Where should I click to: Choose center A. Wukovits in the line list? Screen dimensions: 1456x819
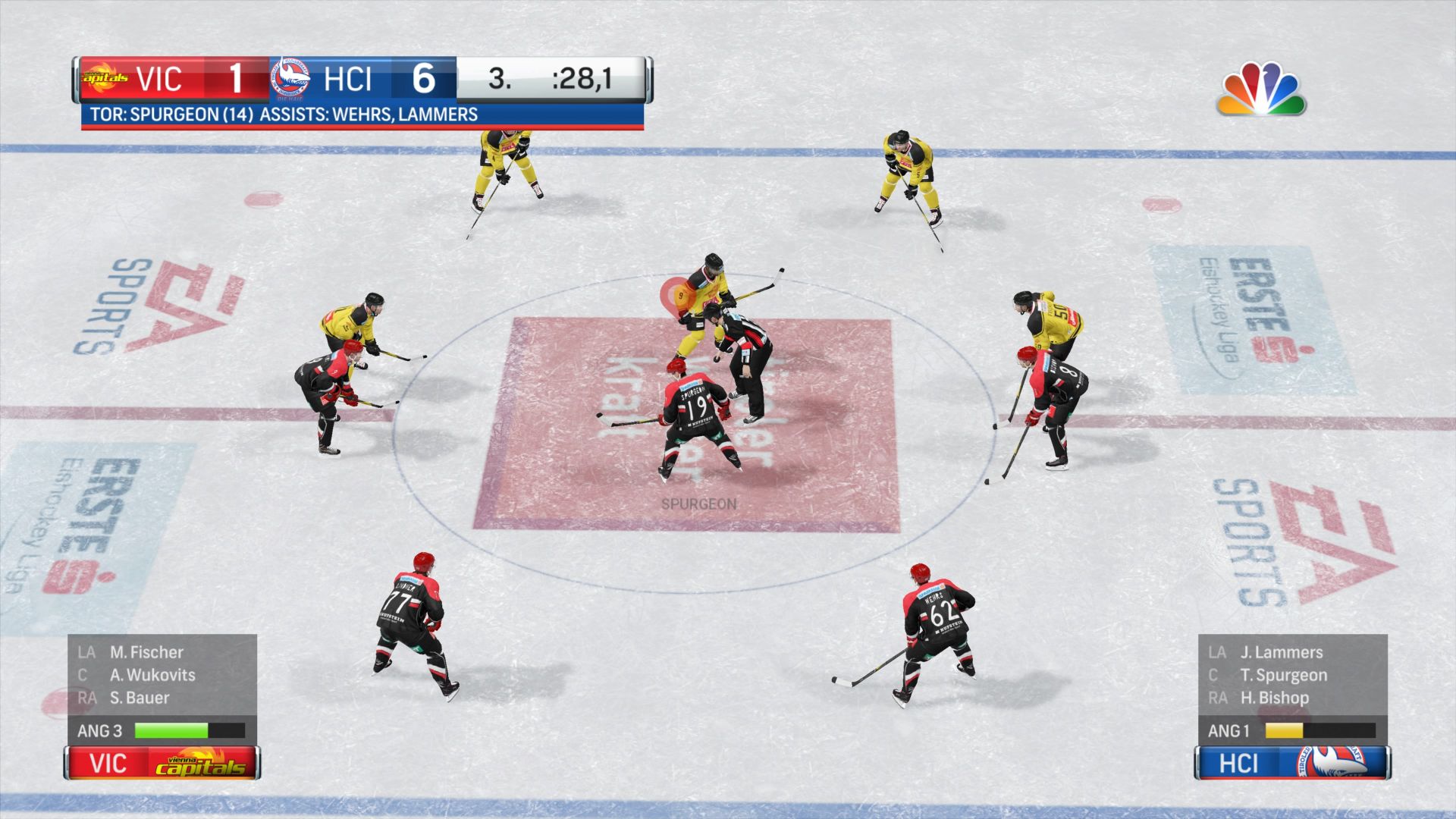pos(152,675)
